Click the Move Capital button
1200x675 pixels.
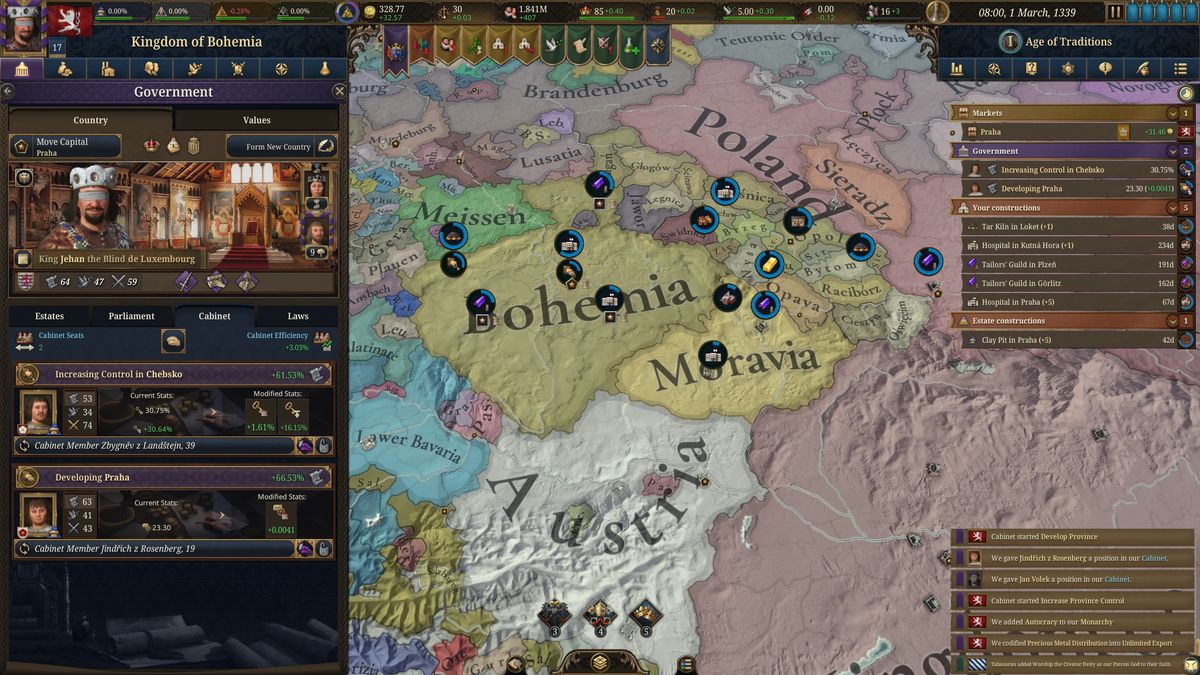click(65, 146)
